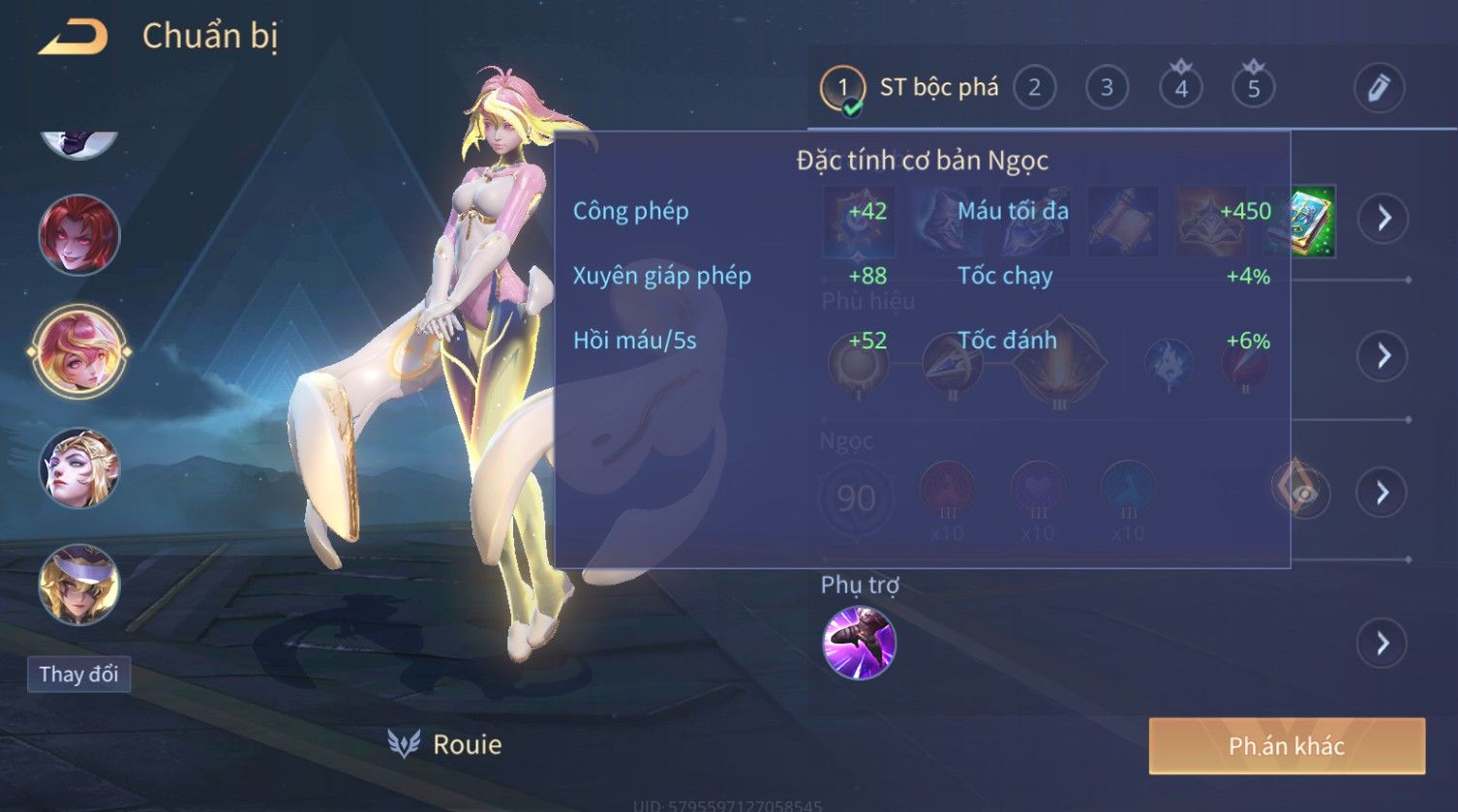Open the Phụ trợ section arrow
Viewport: 1458px width, 812px height.
[1382, 643]
